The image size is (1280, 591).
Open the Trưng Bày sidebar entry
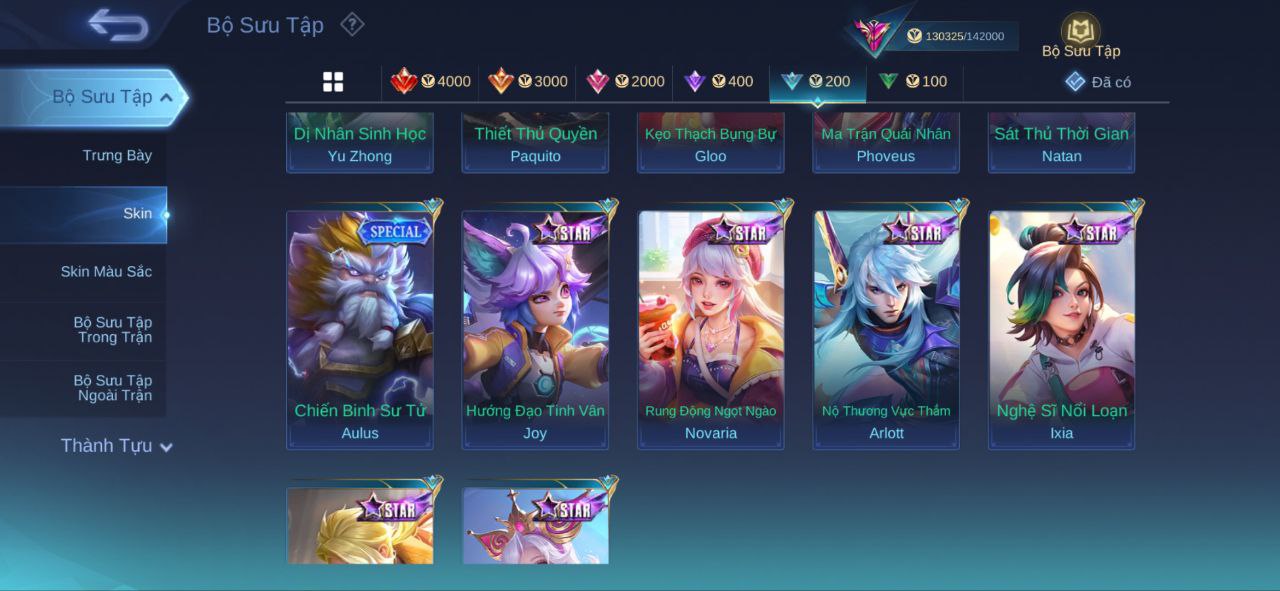click(x=117, y=156)
